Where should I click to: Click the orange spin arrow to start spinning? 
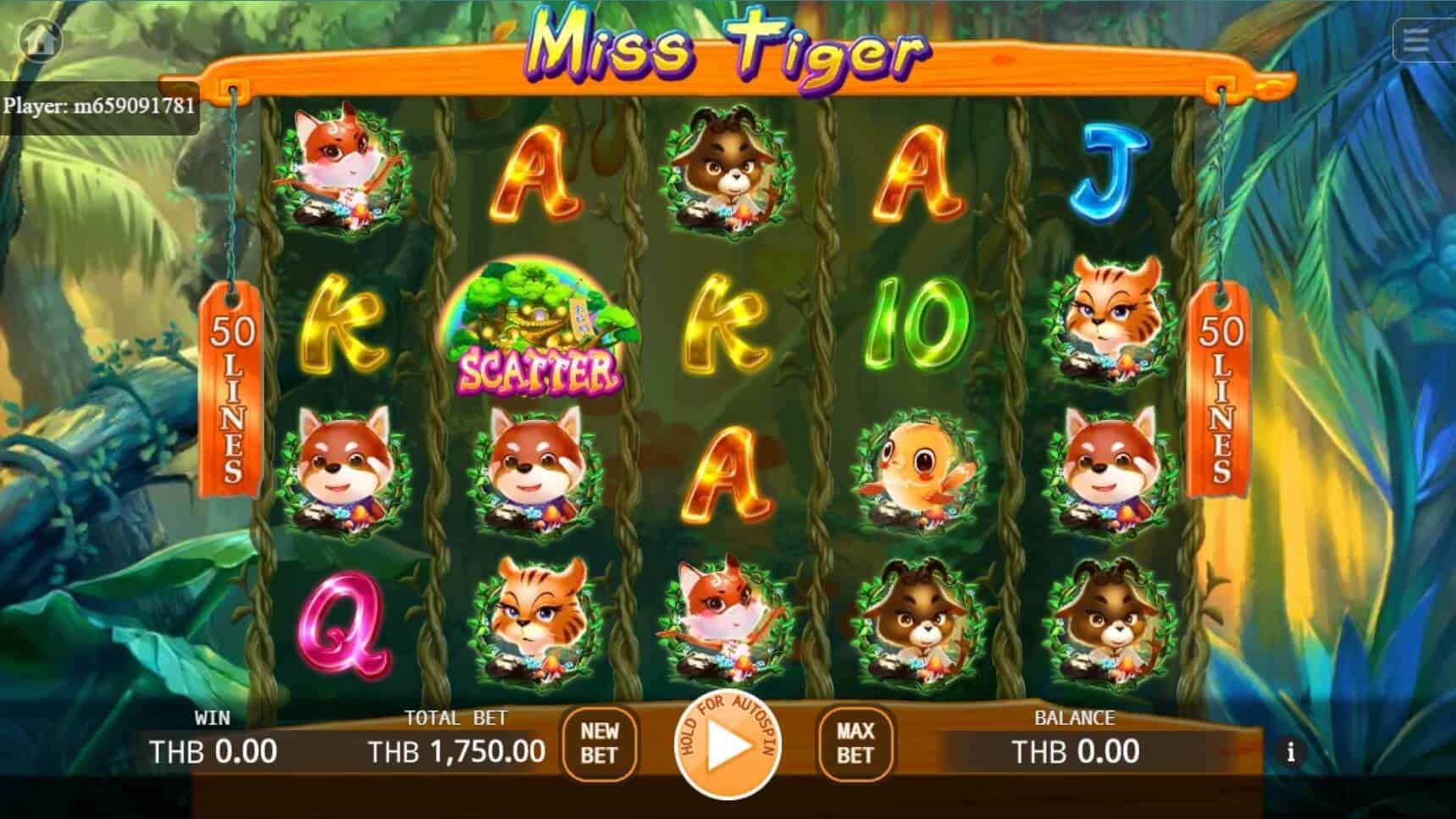[728, 749]
